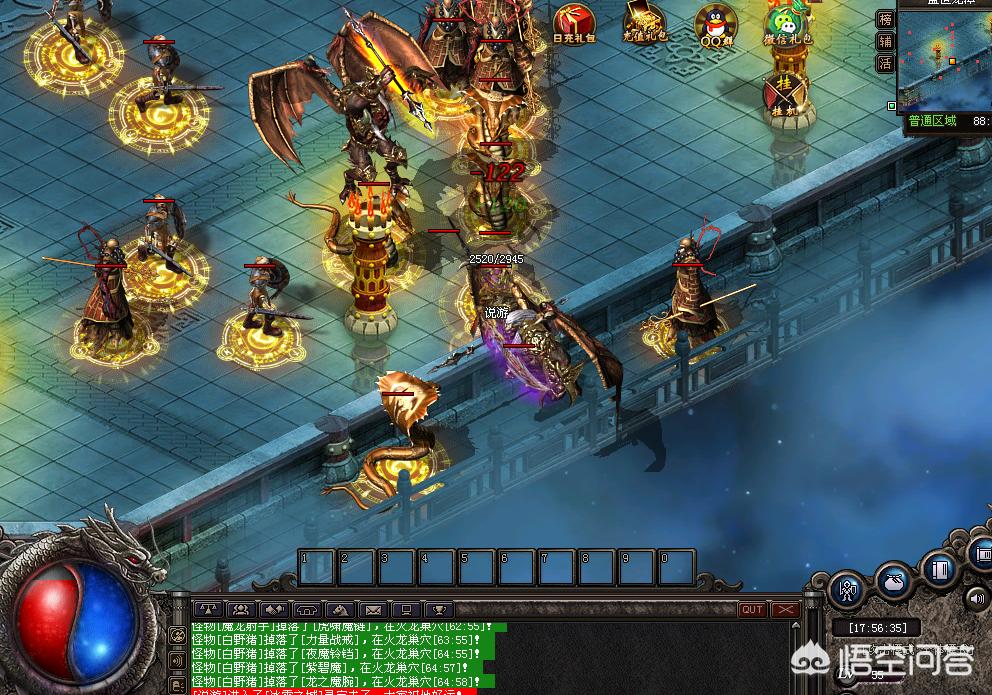The height and width of the screenshot is (695, 992).
Task: Toggle 挂机 auto-battle mode
Action: tap(784, 95)
